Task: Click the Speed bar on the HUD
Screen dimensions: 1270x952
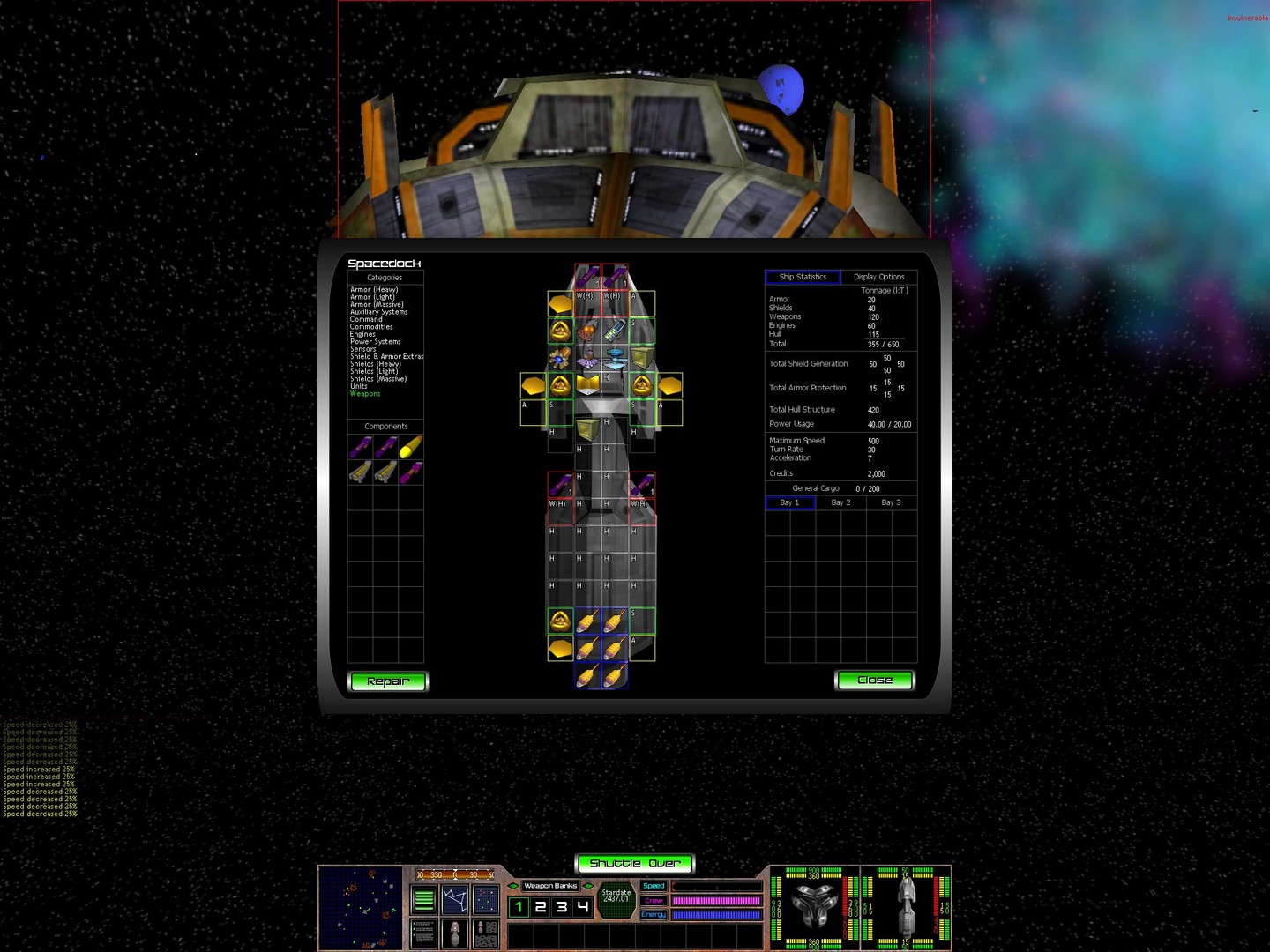Action: pyautogui.click(x=716, y=886)
